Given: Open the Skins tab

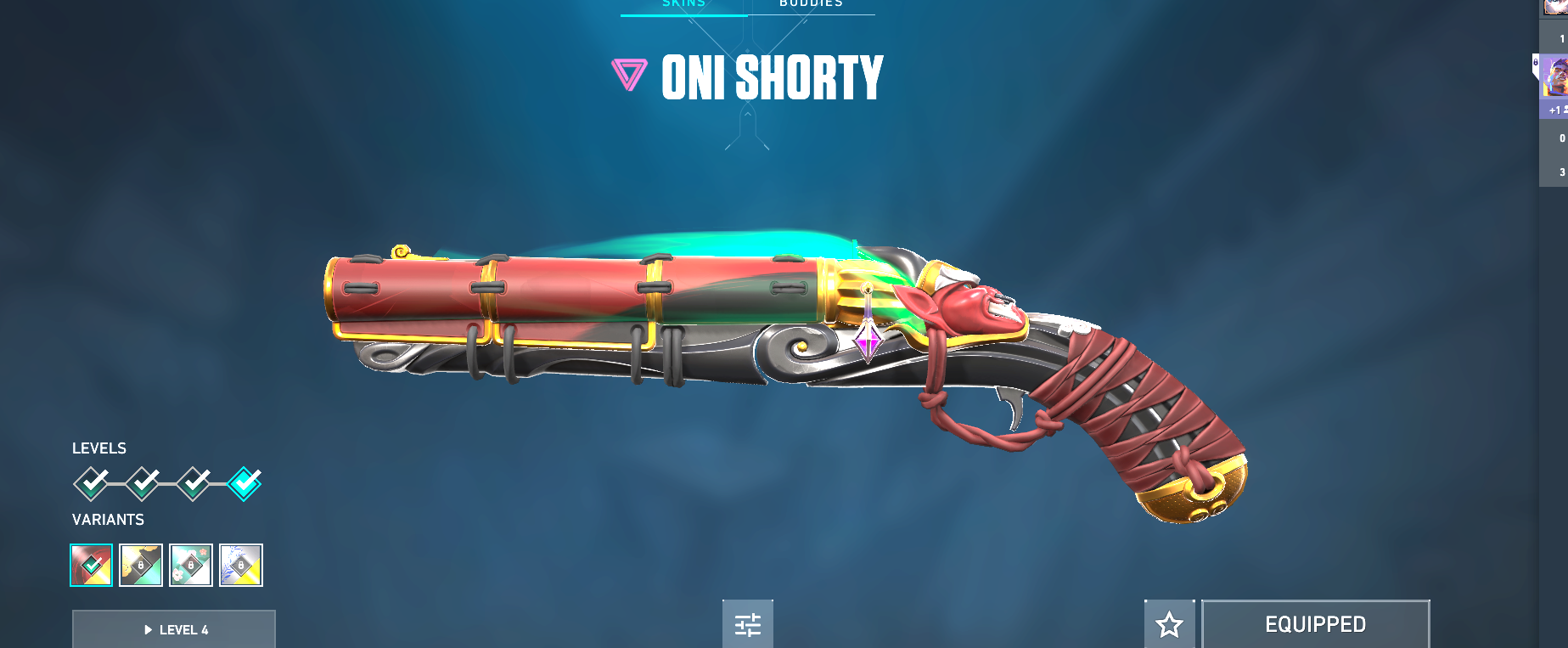Looking at the screenshot, I should 683,4.
